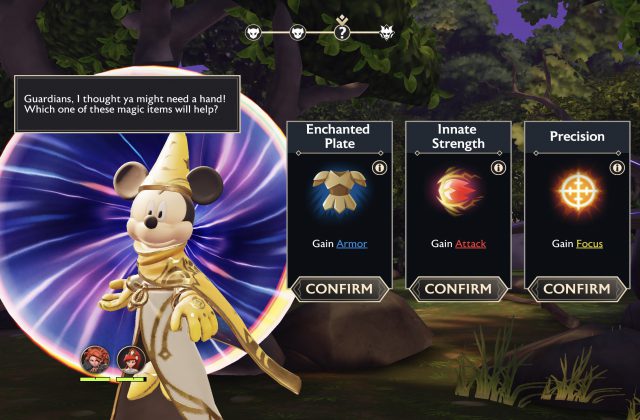Open info for Enchanted Plate
The width and height of the screenshot is (640, 420).
[x=379, y=168]
